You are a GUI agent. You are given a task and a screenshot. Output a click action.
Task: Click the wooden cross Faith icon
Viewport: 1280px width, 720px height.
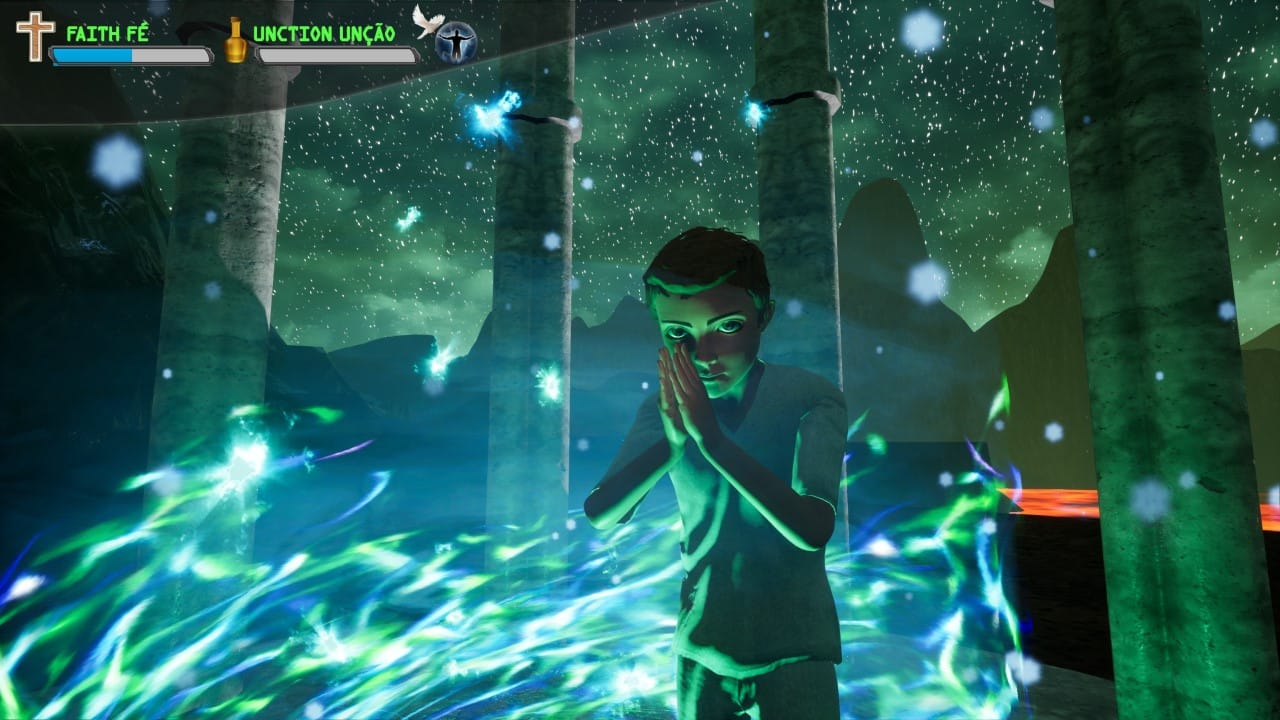[35, 36]
